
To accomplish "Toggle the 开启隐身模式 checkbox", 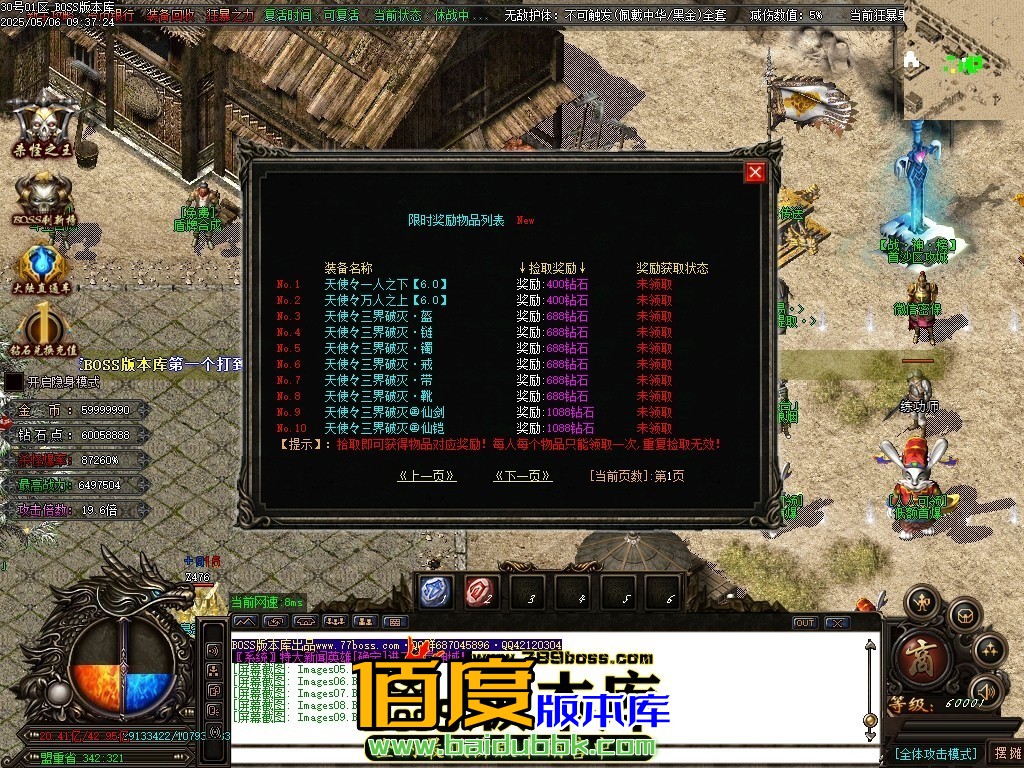I will pyautogui.click(x=14, y=381).
